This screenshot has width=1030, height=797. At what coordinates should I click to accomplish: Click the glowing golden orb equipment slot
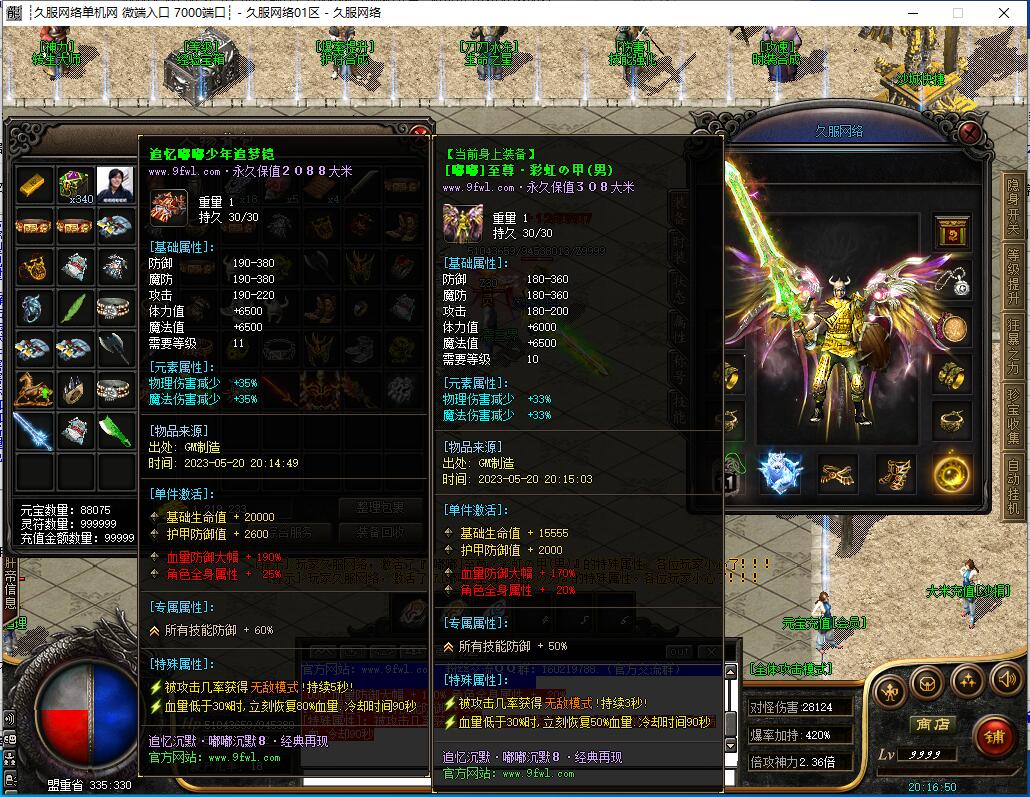[951, 473]
